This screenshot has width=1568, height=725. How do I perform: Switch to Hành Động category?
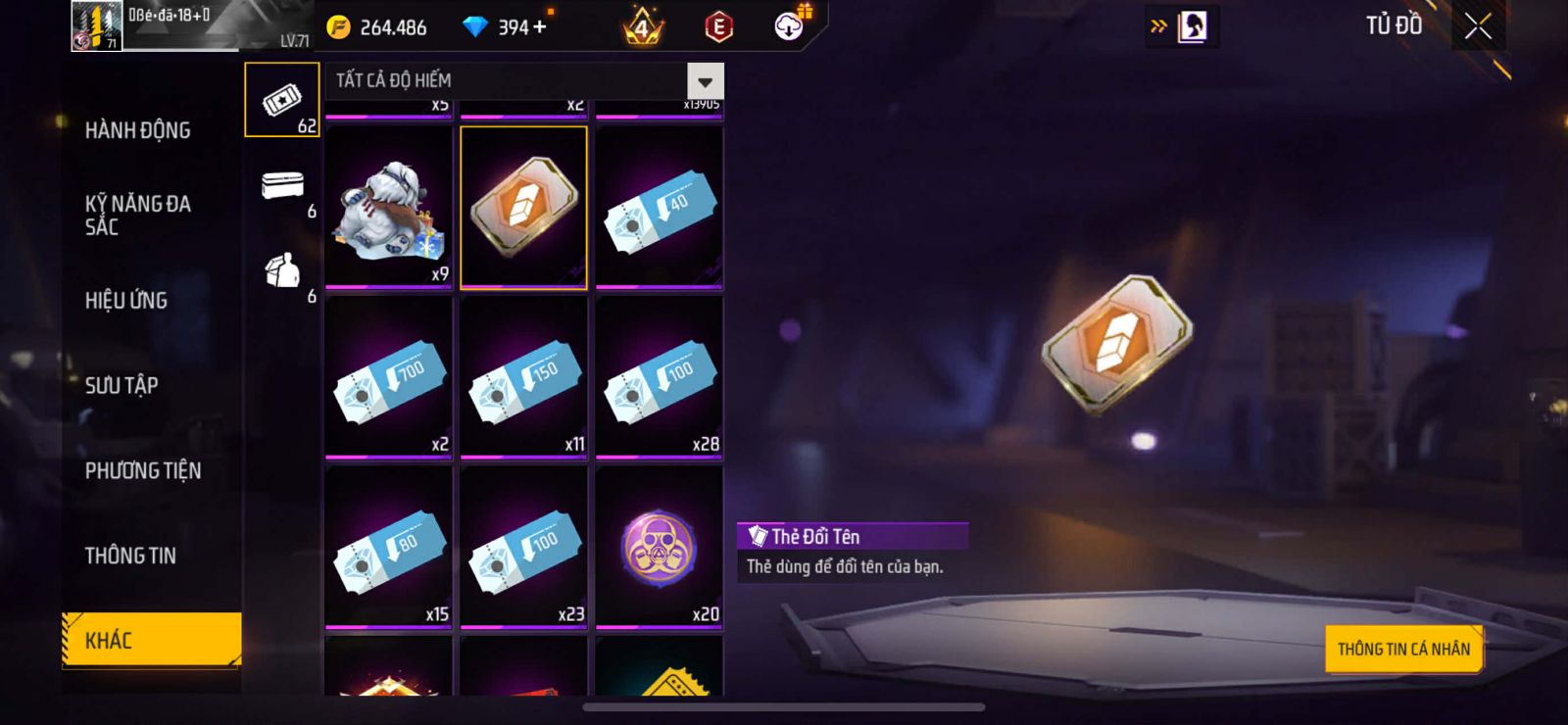[137, 130]
